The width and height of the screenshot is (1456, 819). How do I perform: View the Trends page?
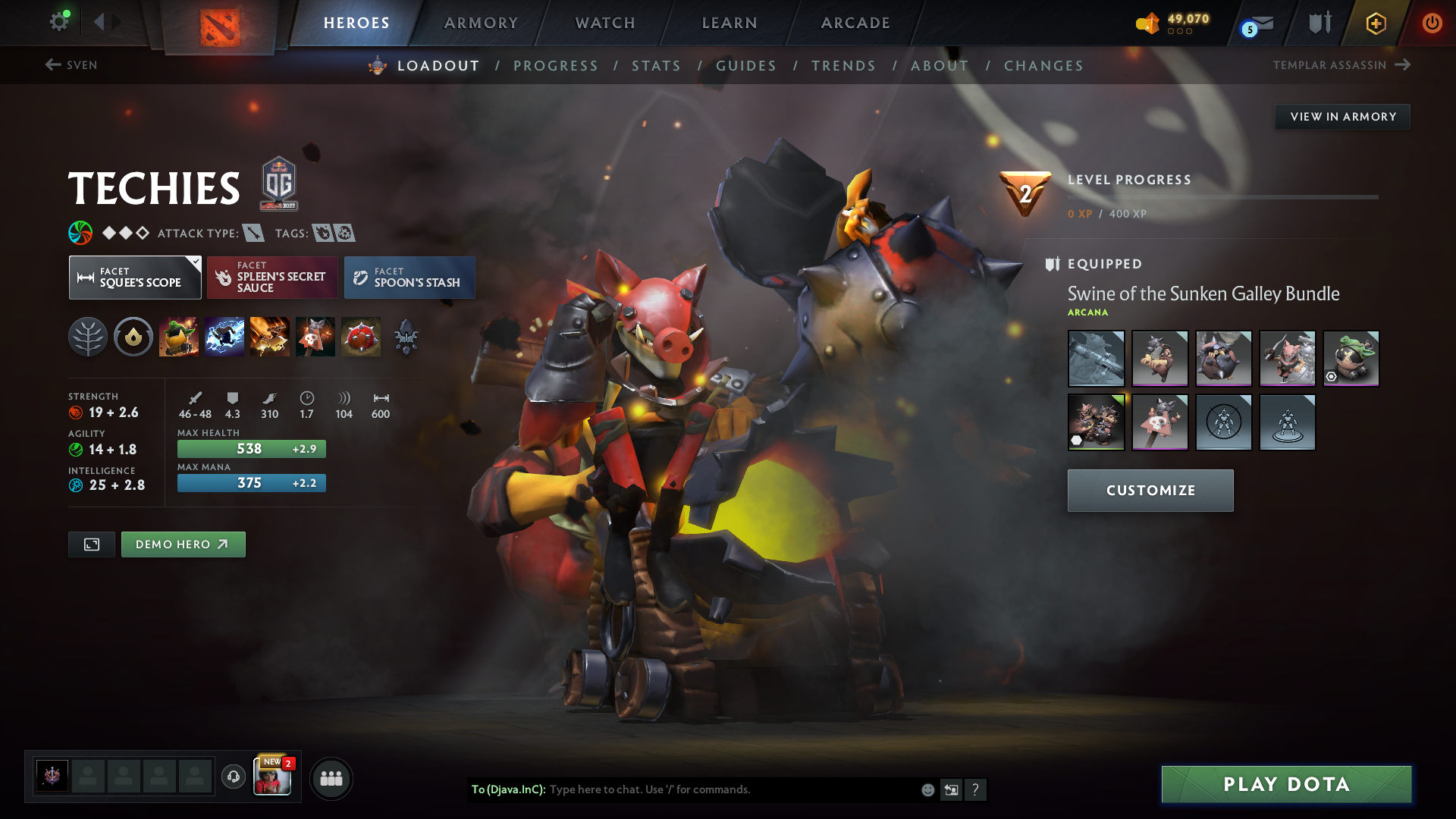click(843, 66)
